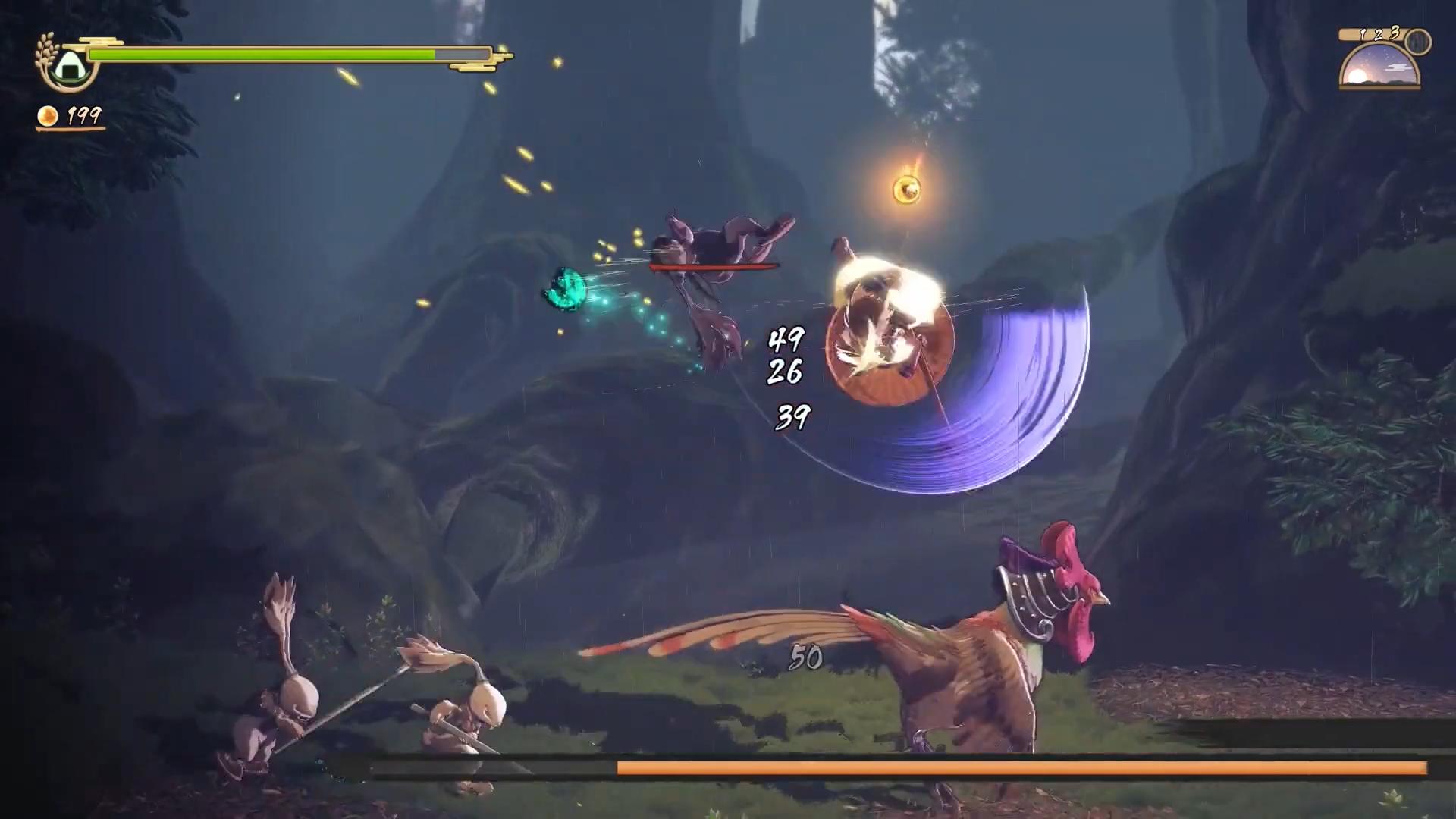Click day marker 1 on the day counter

coord(1362,33)
